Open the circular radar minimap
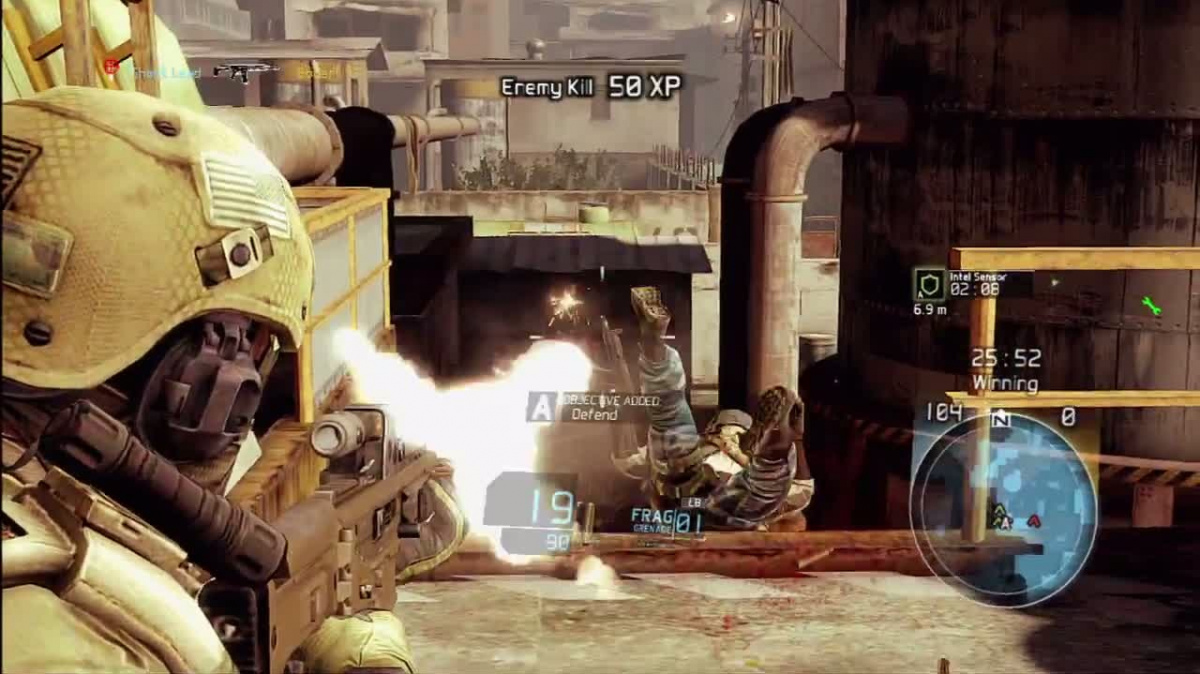Screen dimensions: 1200x674 [1003, 509]
